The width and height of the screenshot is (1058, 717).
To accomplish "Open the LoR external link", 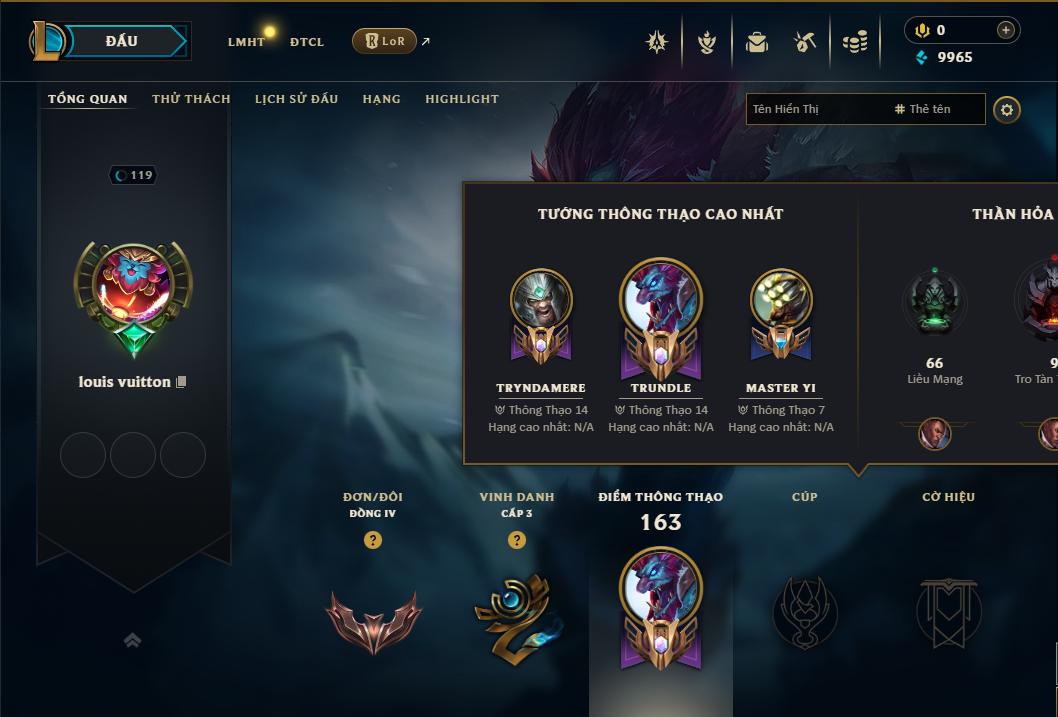I will tap(385, 41).
